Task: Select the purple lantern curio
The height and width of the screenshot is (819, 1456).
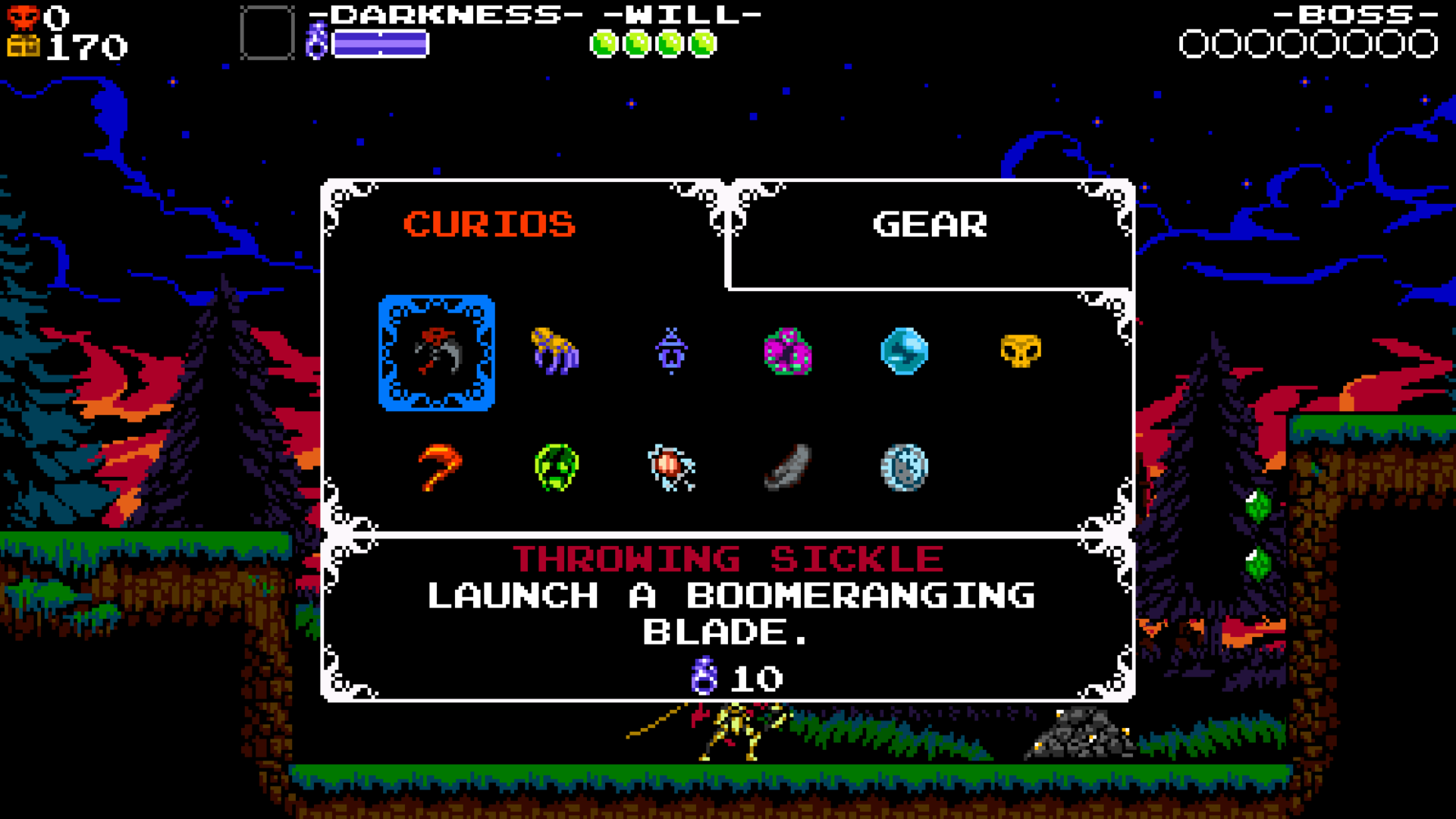Action: [671, 351]
